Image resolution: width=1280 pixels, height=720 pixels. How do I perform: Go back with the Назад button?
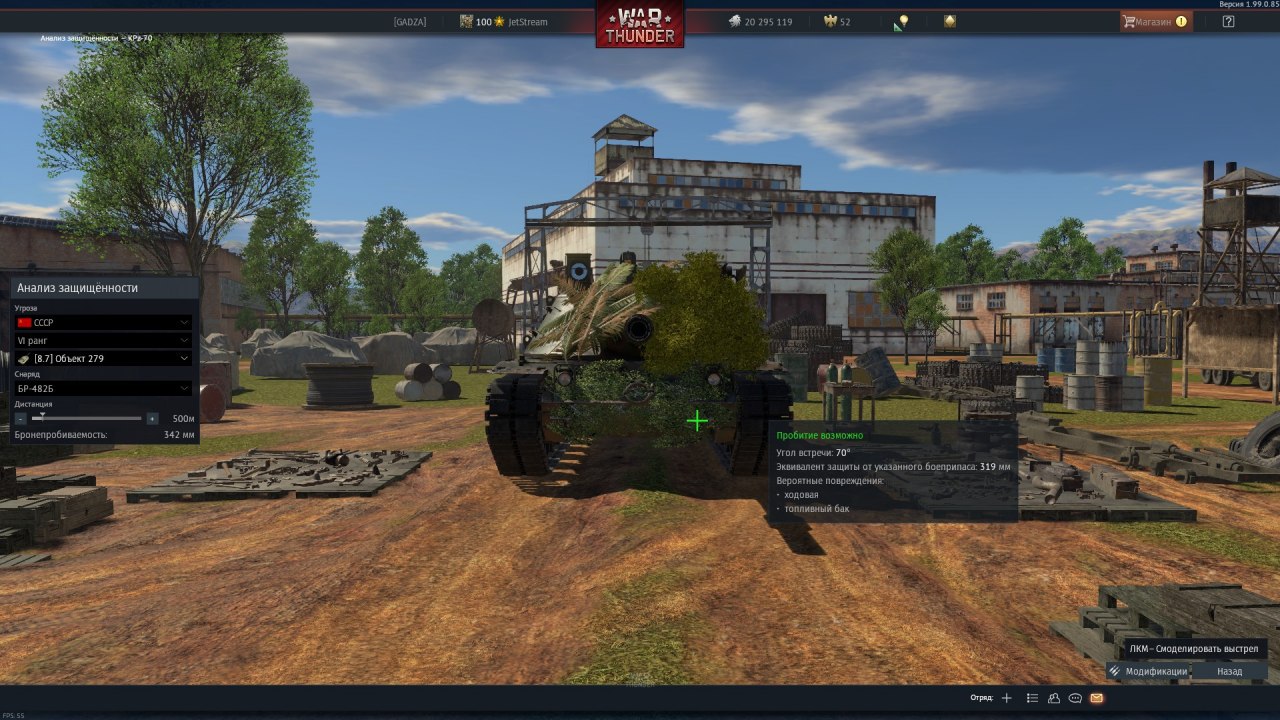(x=1229, y=671)
